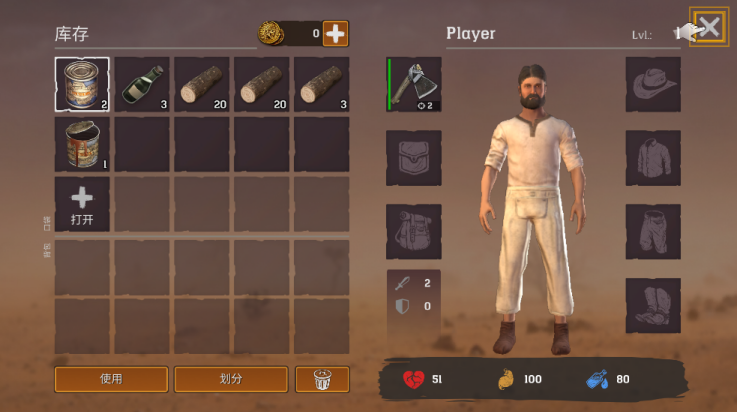Discard item with trash can button

pos(322,379)
